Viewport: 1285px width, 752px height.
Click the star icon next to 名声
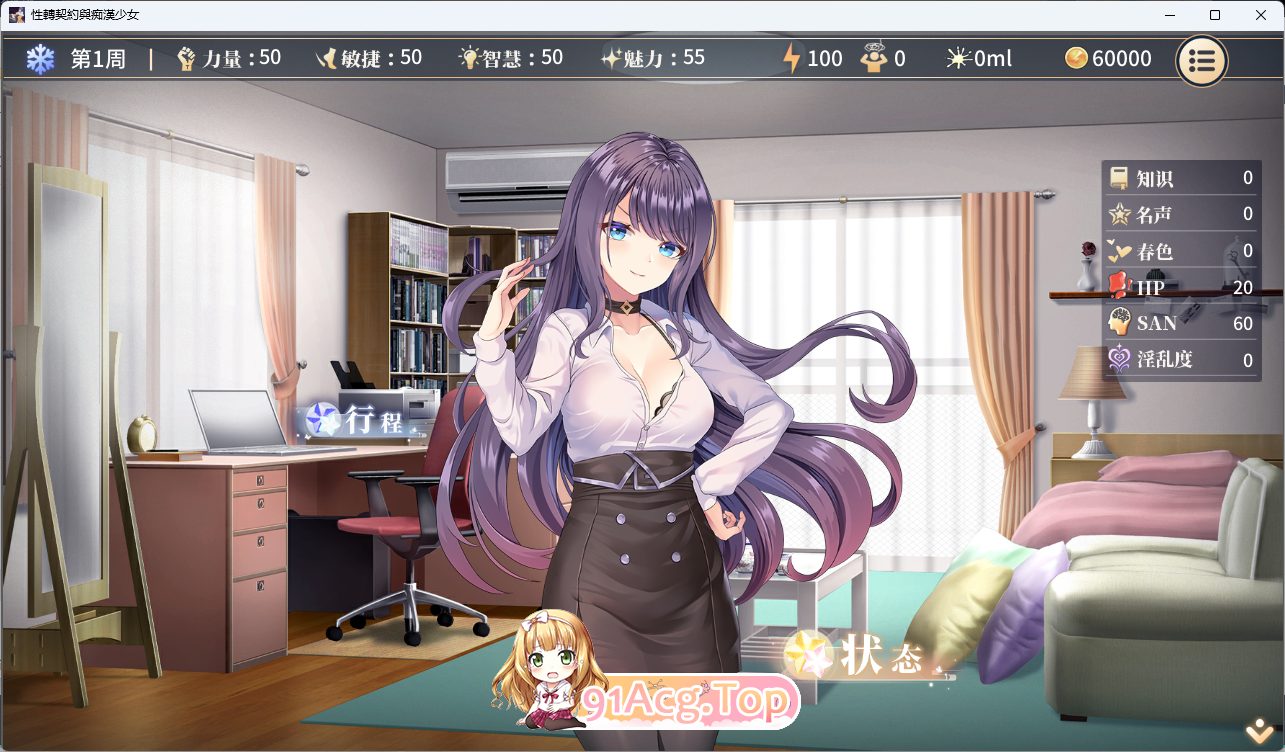tap(1119, 214)
